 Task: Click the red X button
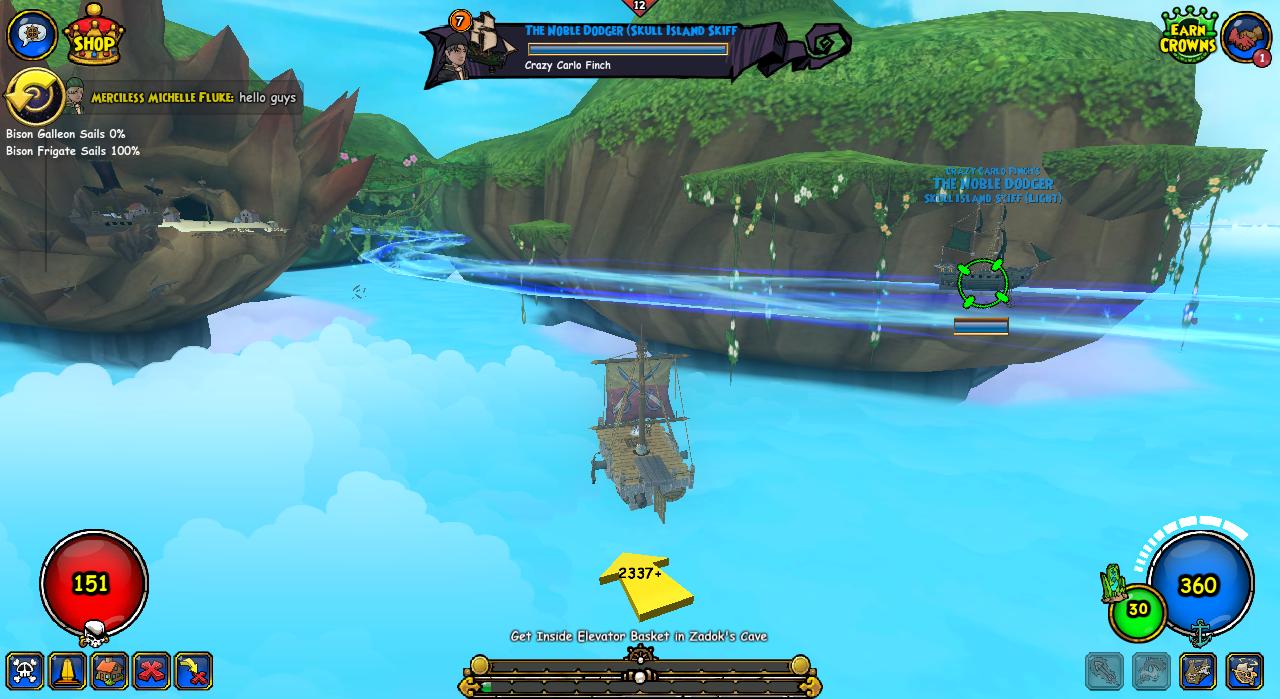[152, 670]
